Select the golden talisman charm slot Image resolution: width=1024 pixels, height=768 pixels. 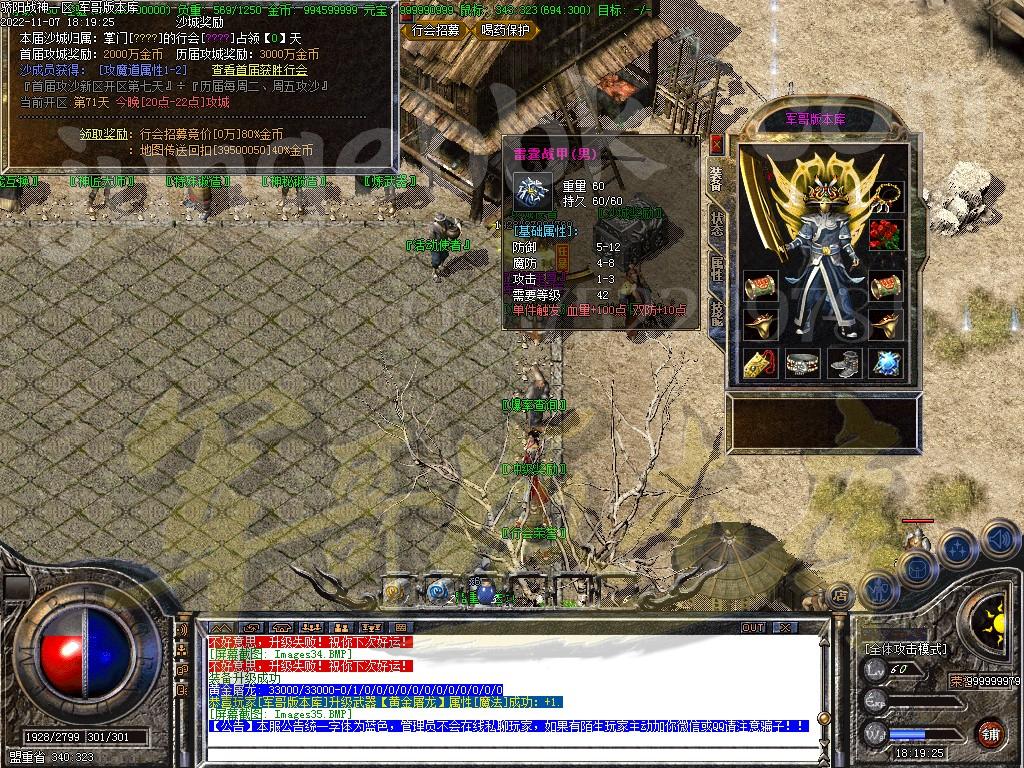tap(761, 363)
